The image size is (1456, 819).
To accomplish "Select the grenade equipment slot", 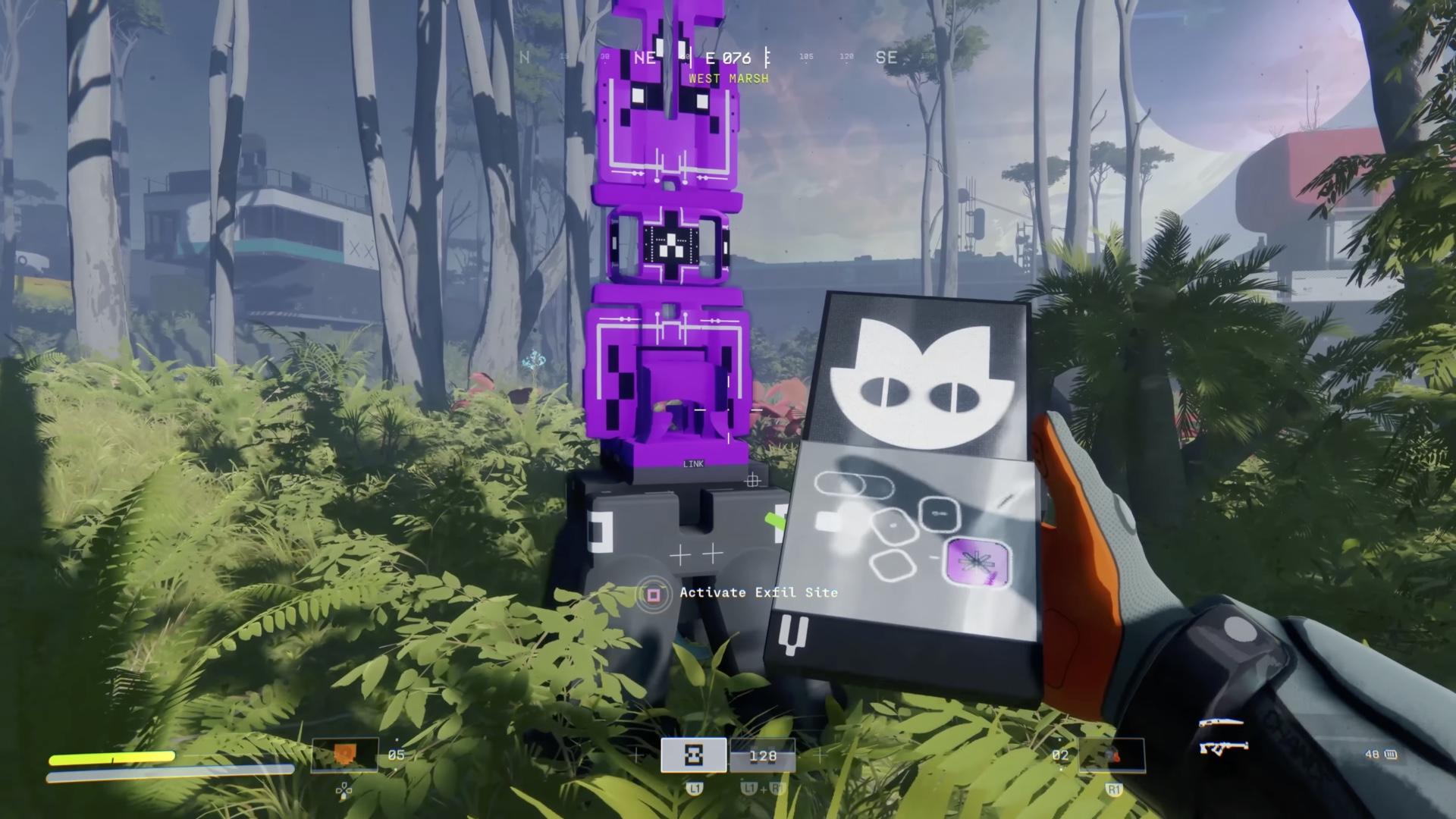I will (1111, 755).
